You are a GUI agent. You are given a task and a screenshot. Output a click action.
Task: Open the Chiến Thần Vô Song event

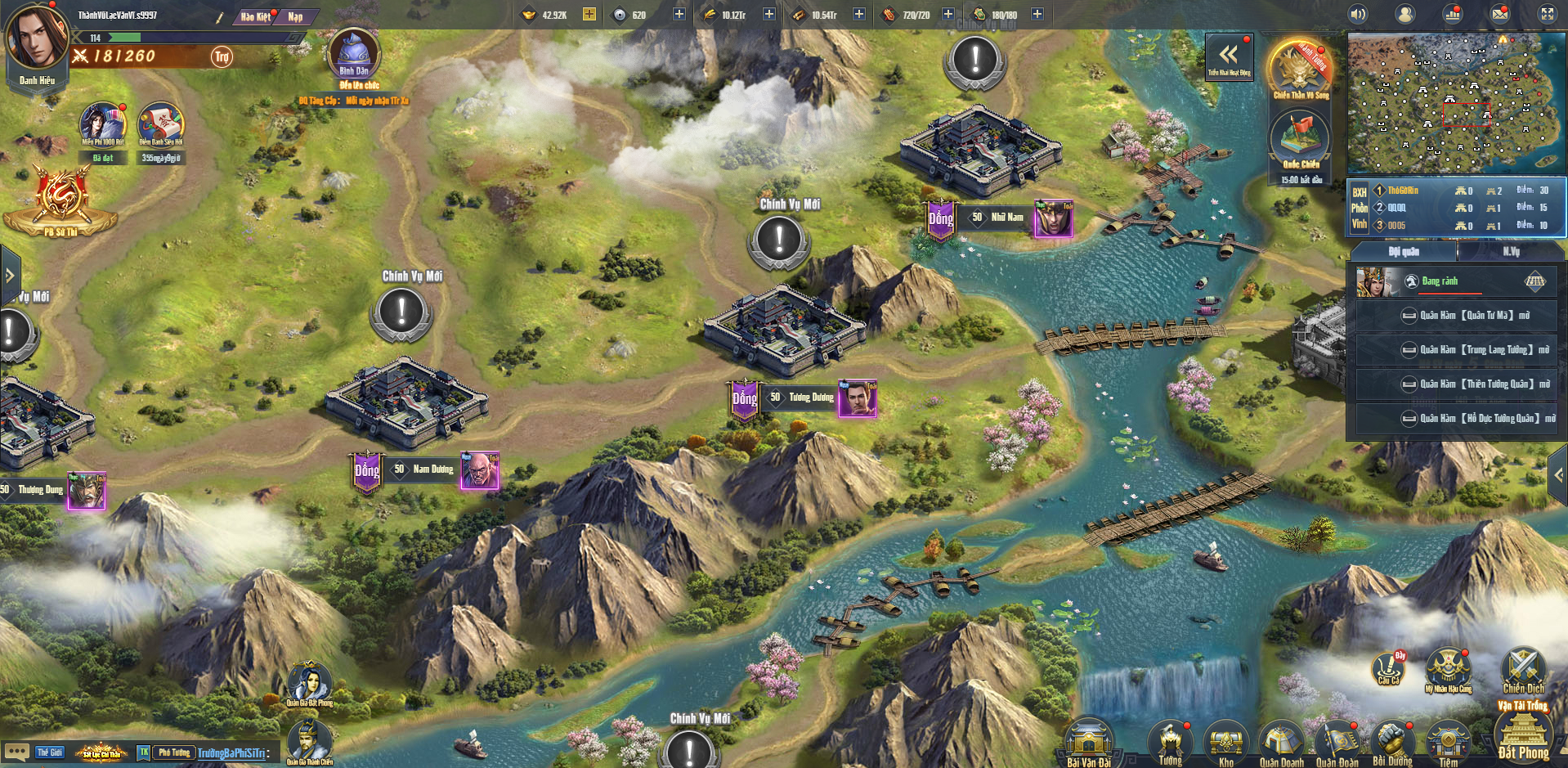pos(1300,70)
